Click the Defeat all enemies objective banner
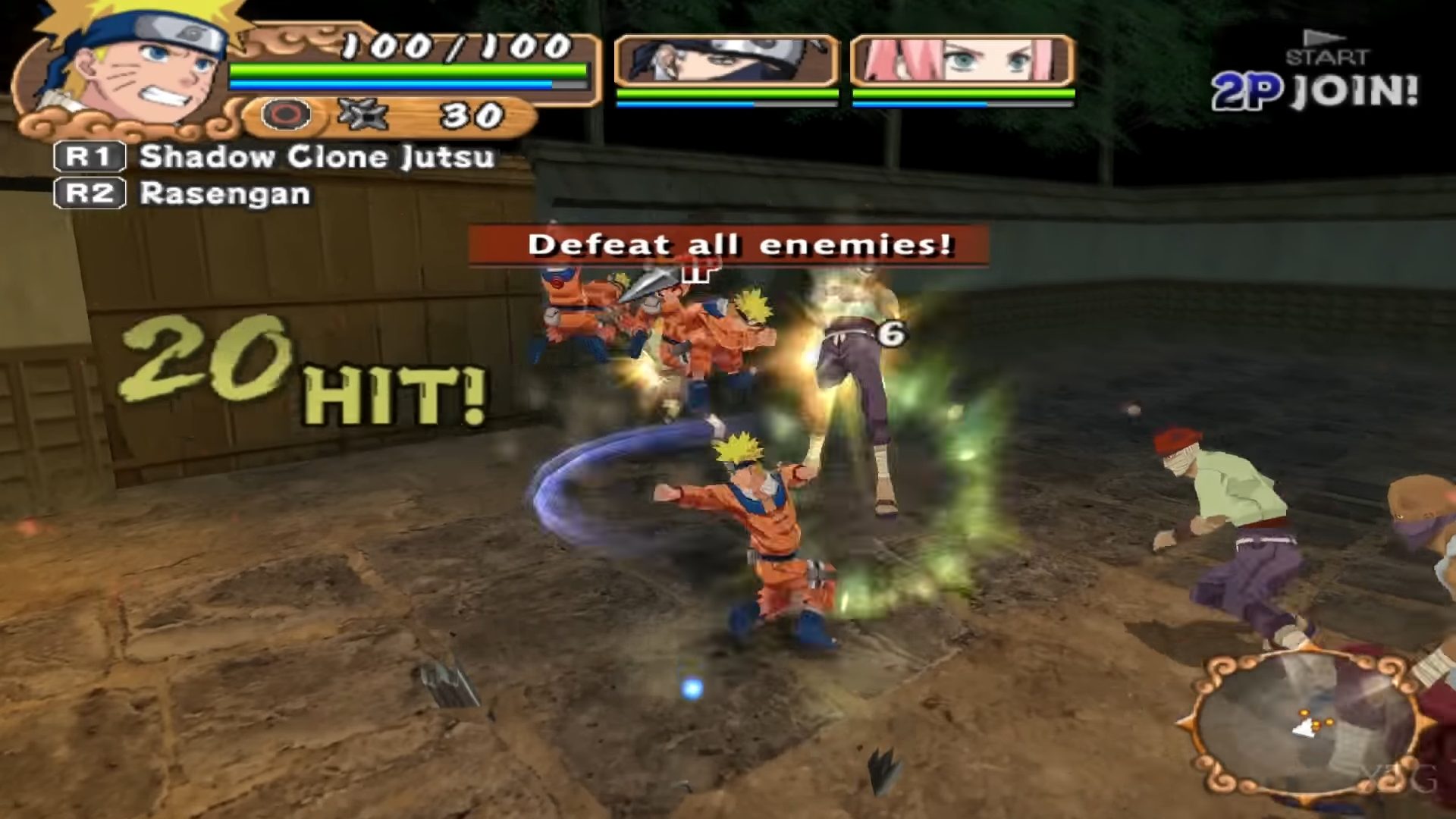The height and width of the screenshot is (819, 1456). (728, 245)
